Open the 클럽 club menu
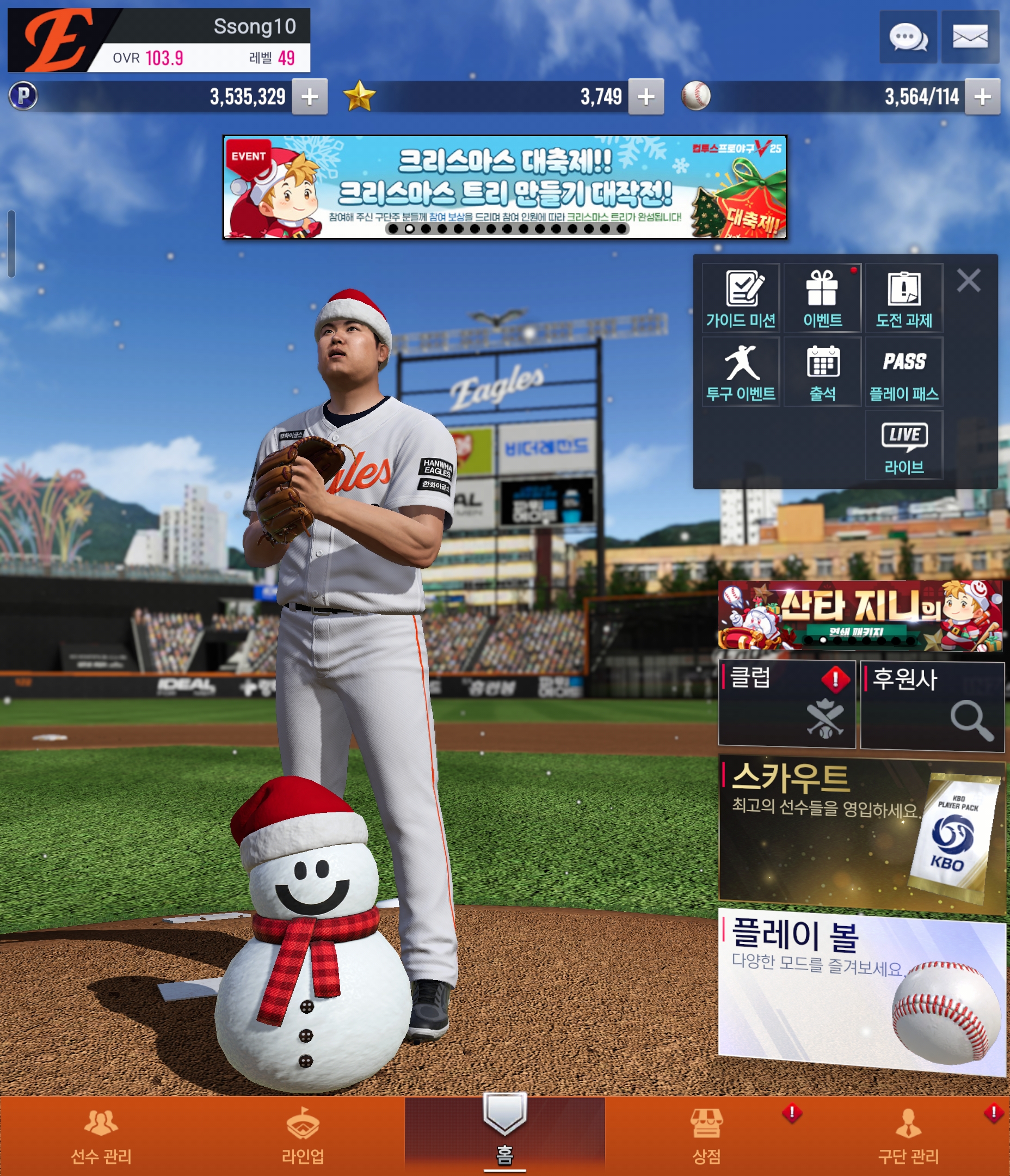The image size is (1010, 1176). [786, 704]
